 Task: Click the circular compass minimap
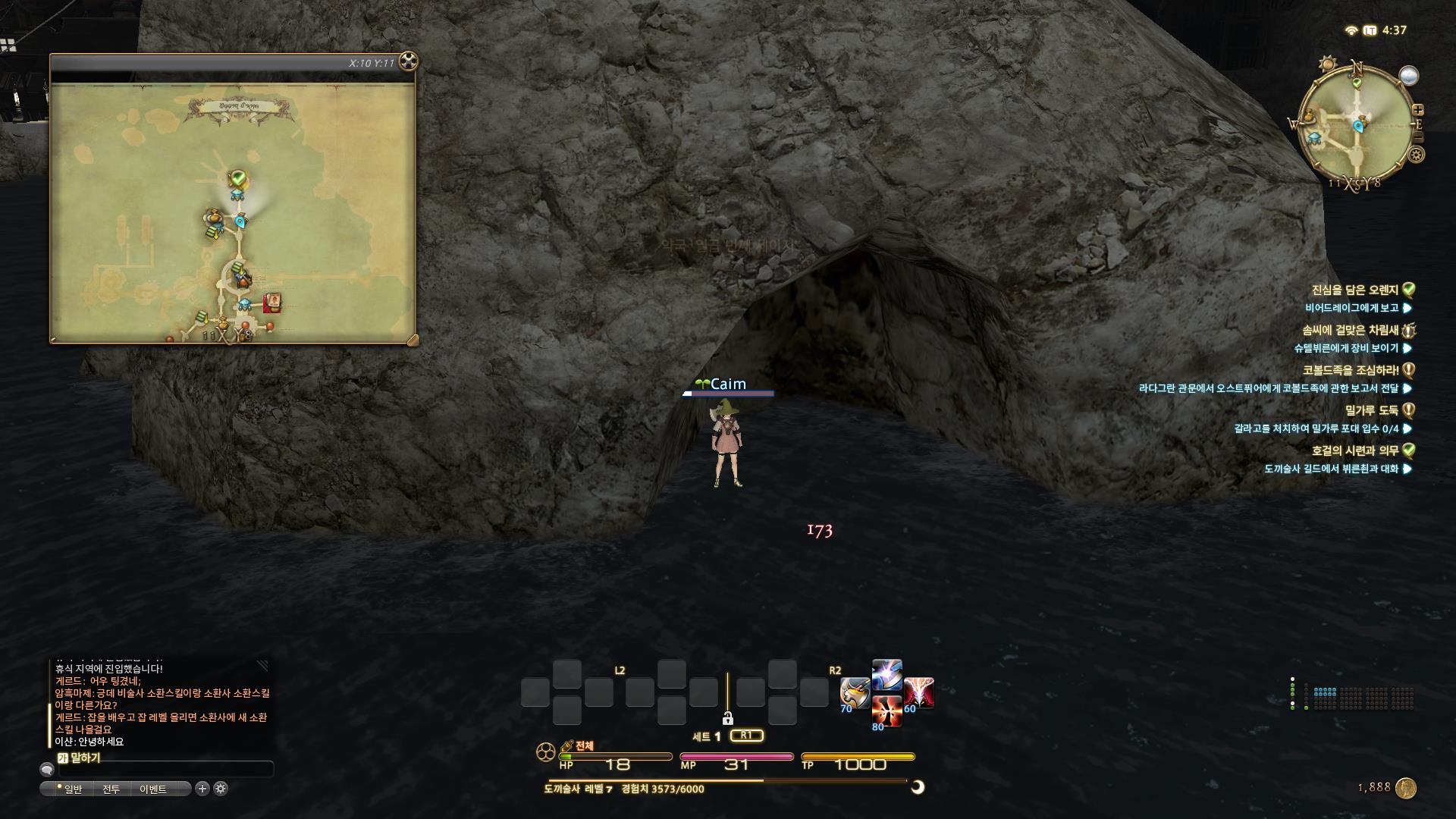1358,126
